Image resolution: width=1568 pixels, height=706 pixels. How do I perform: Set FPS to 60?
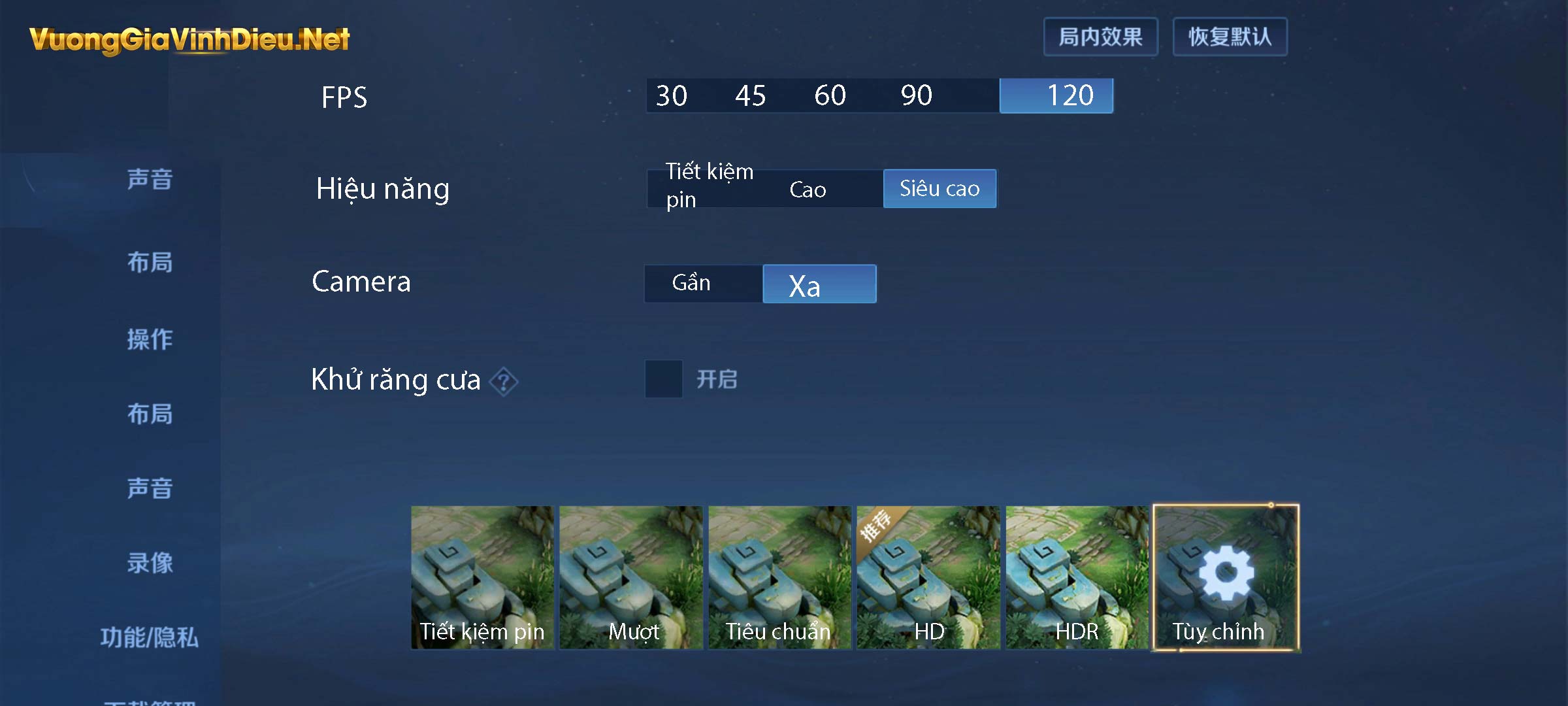830,95
